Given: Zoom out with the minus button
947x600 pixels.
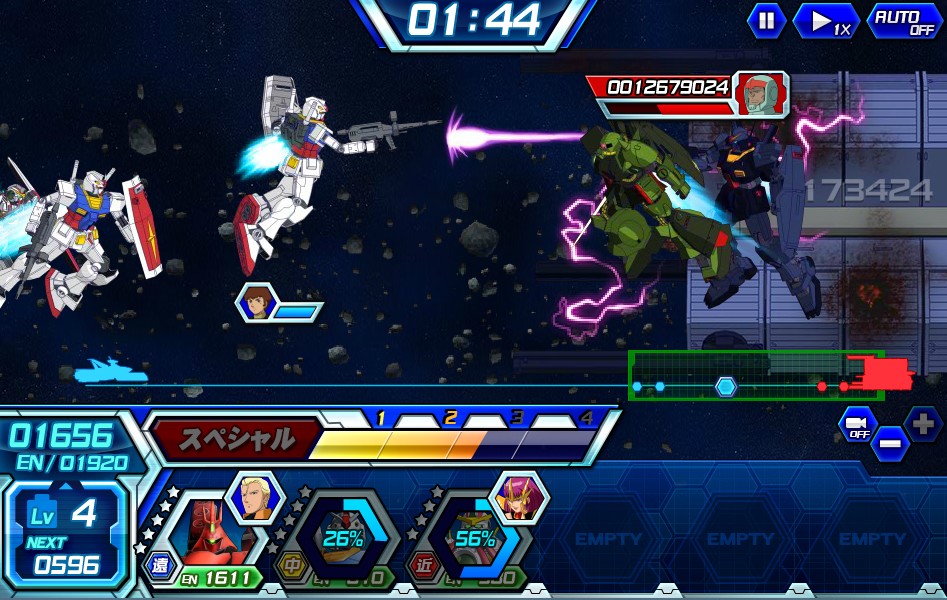Looking at the screenshot, I should 889,443.
